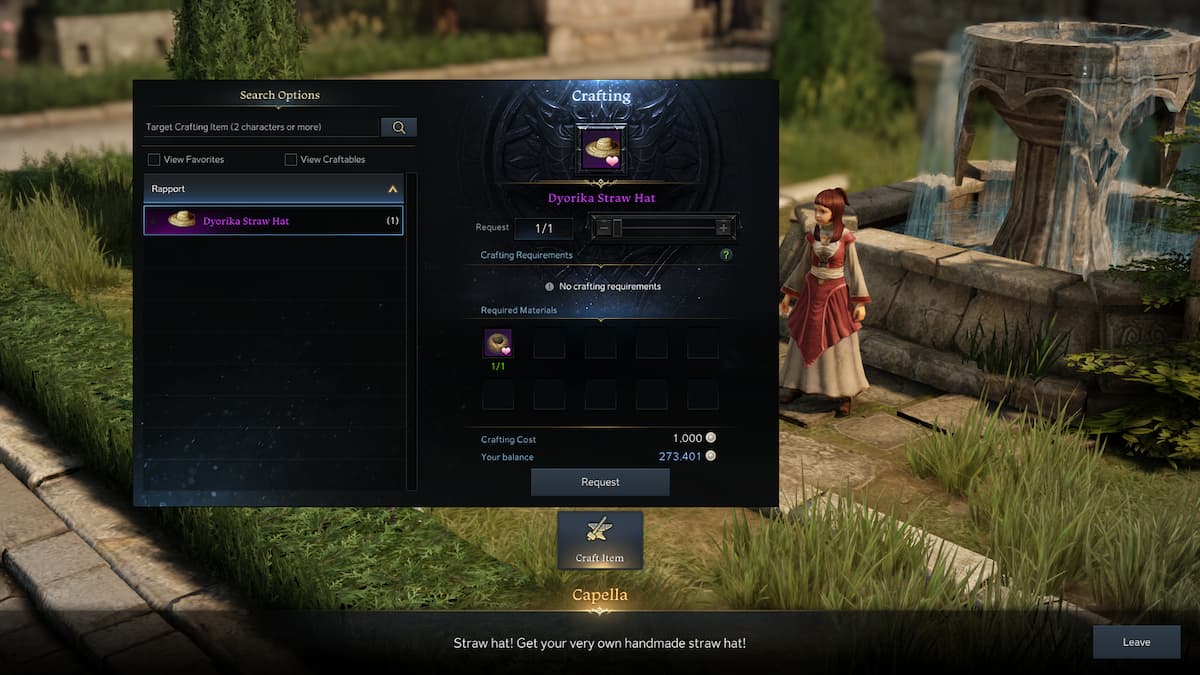Enable the View Craftables checkbox
The width and height of the screenshot is (1200, 675).
[291, 160]
